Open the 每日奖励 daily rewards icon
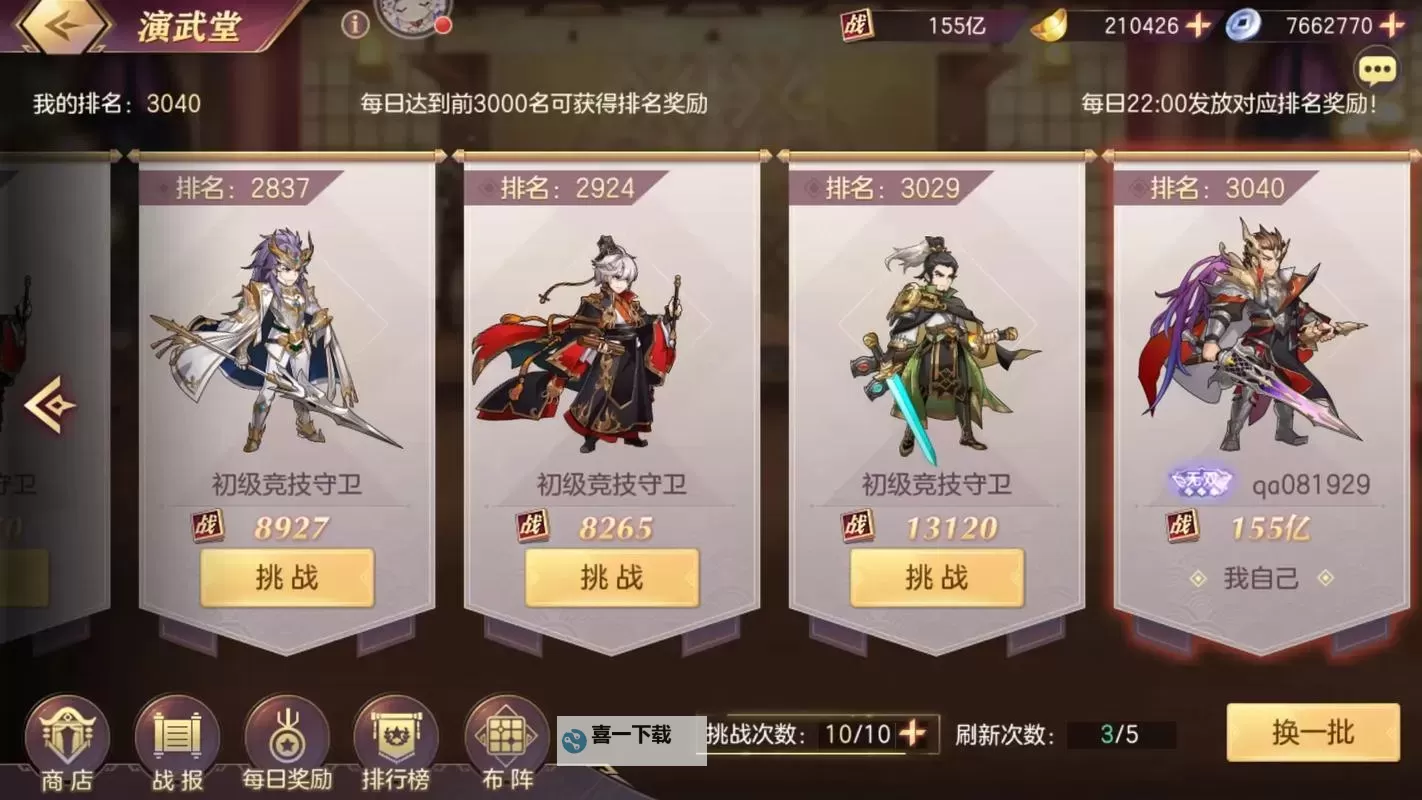Screen dimensions: 1422x800 point(285,745)
